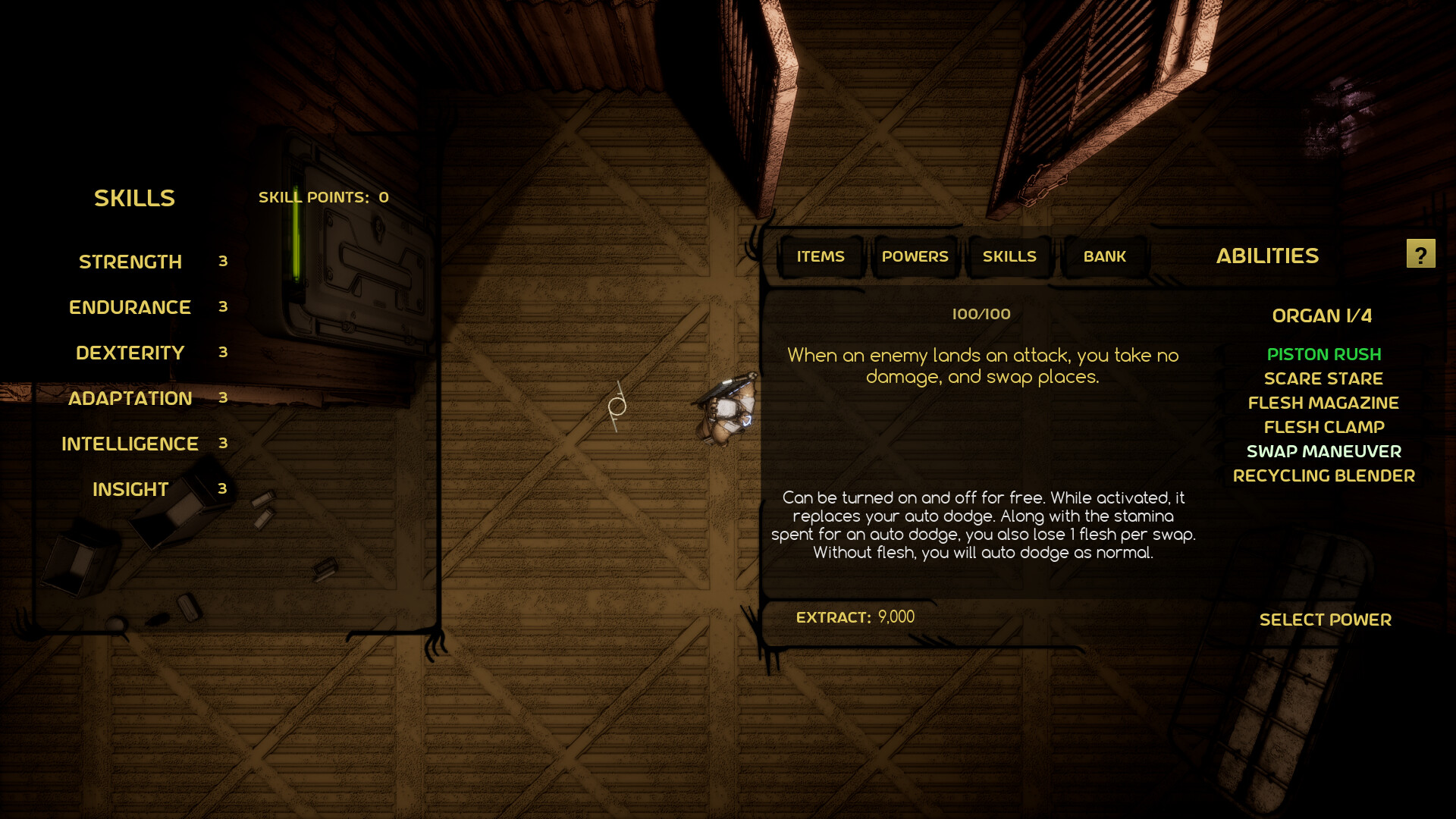The height and width of the screenshot is (819, 1456).
Task: Select the Scare Stare ability
Action: [1323, 378]
